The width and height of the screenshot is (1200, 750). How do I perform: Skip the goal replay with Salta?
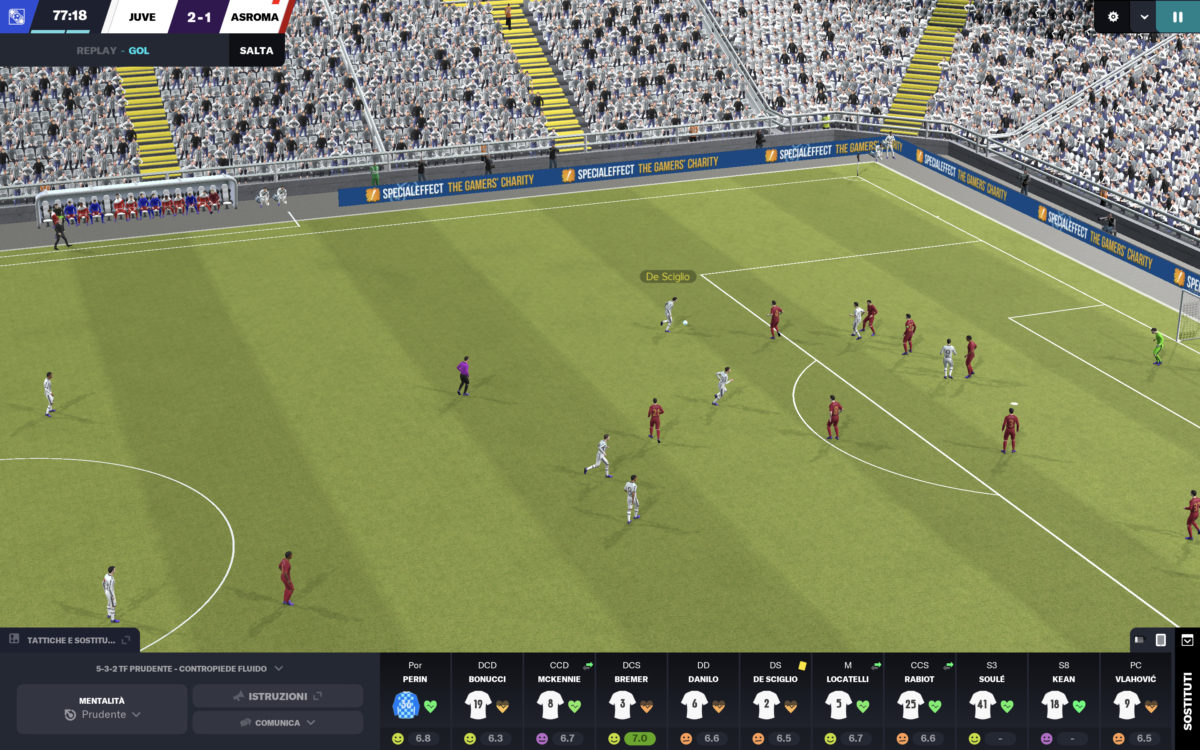[x=256, y=50]
